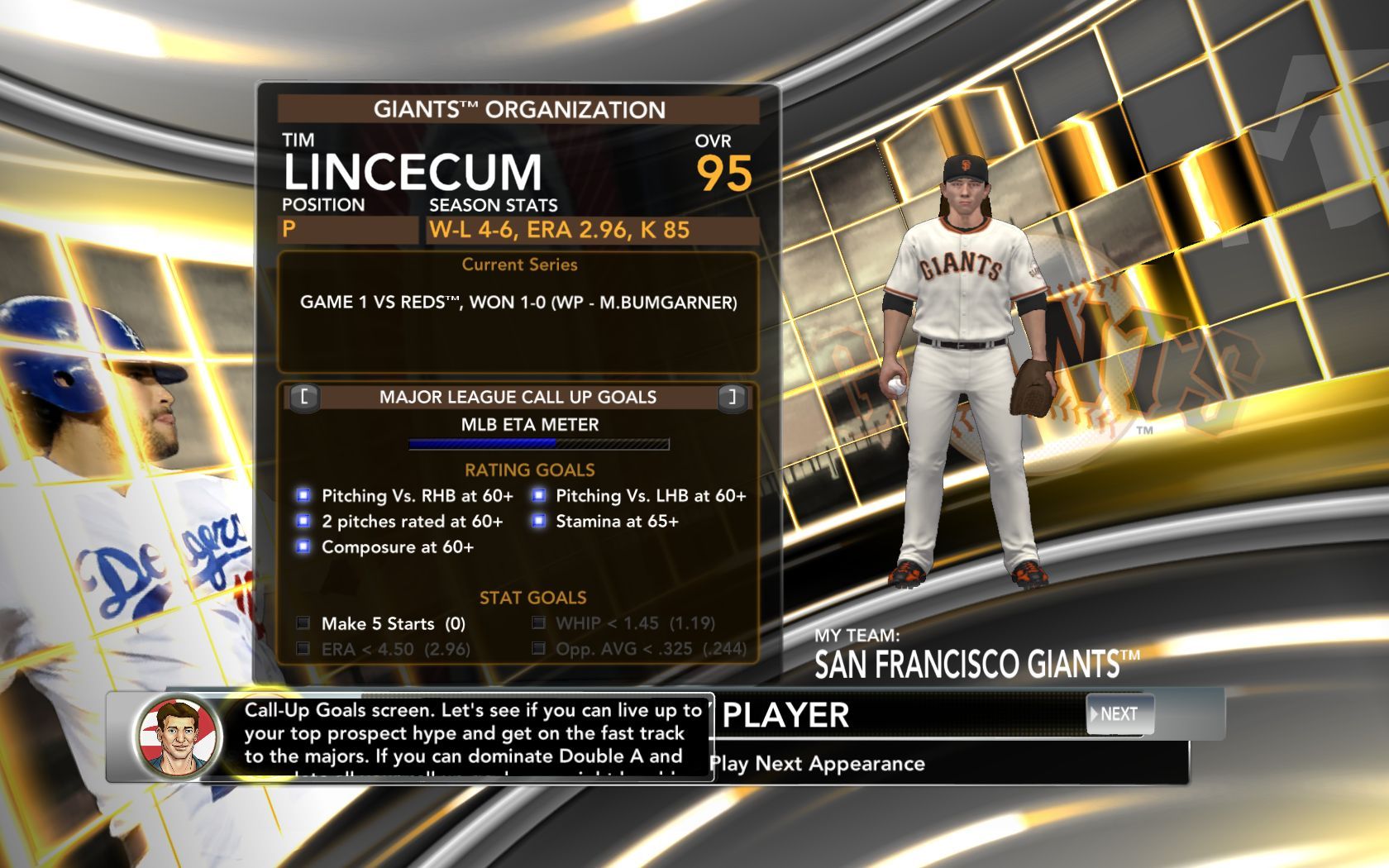Select Play Next Appearance
The width and height of the screenshot is (1389, 868).
(x=817, y=764)
